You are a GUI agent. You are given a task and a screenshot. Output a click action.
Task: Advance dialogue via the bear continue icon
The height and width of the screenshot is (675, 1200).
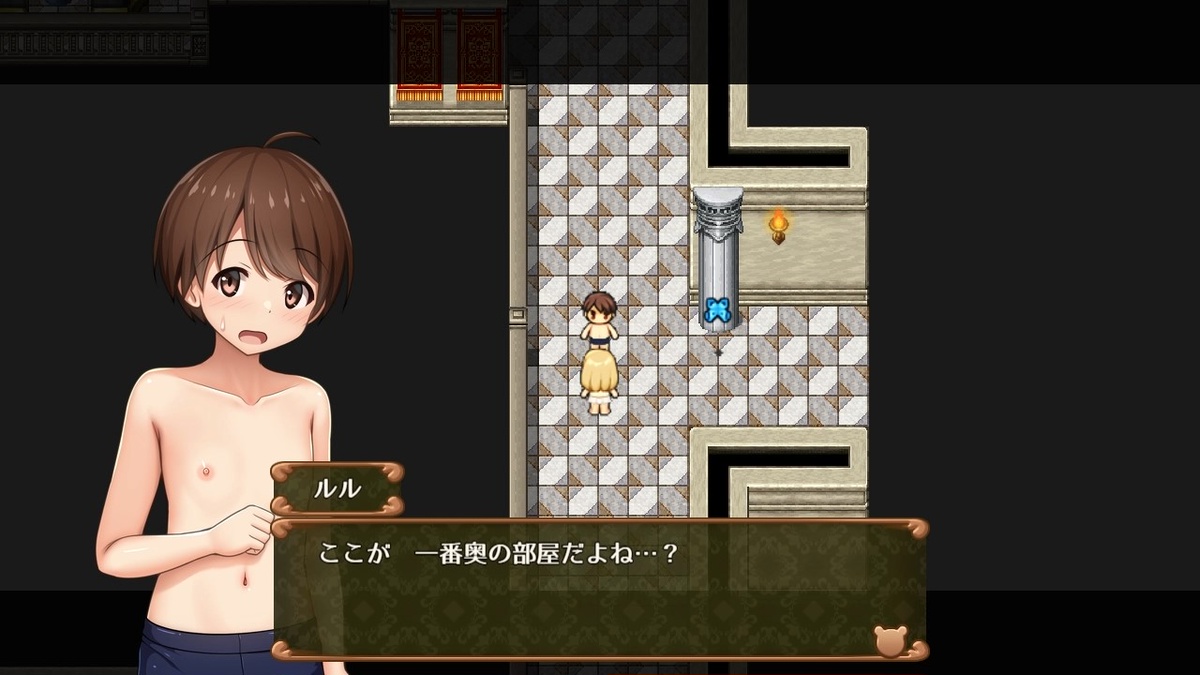tap(889, 640)
